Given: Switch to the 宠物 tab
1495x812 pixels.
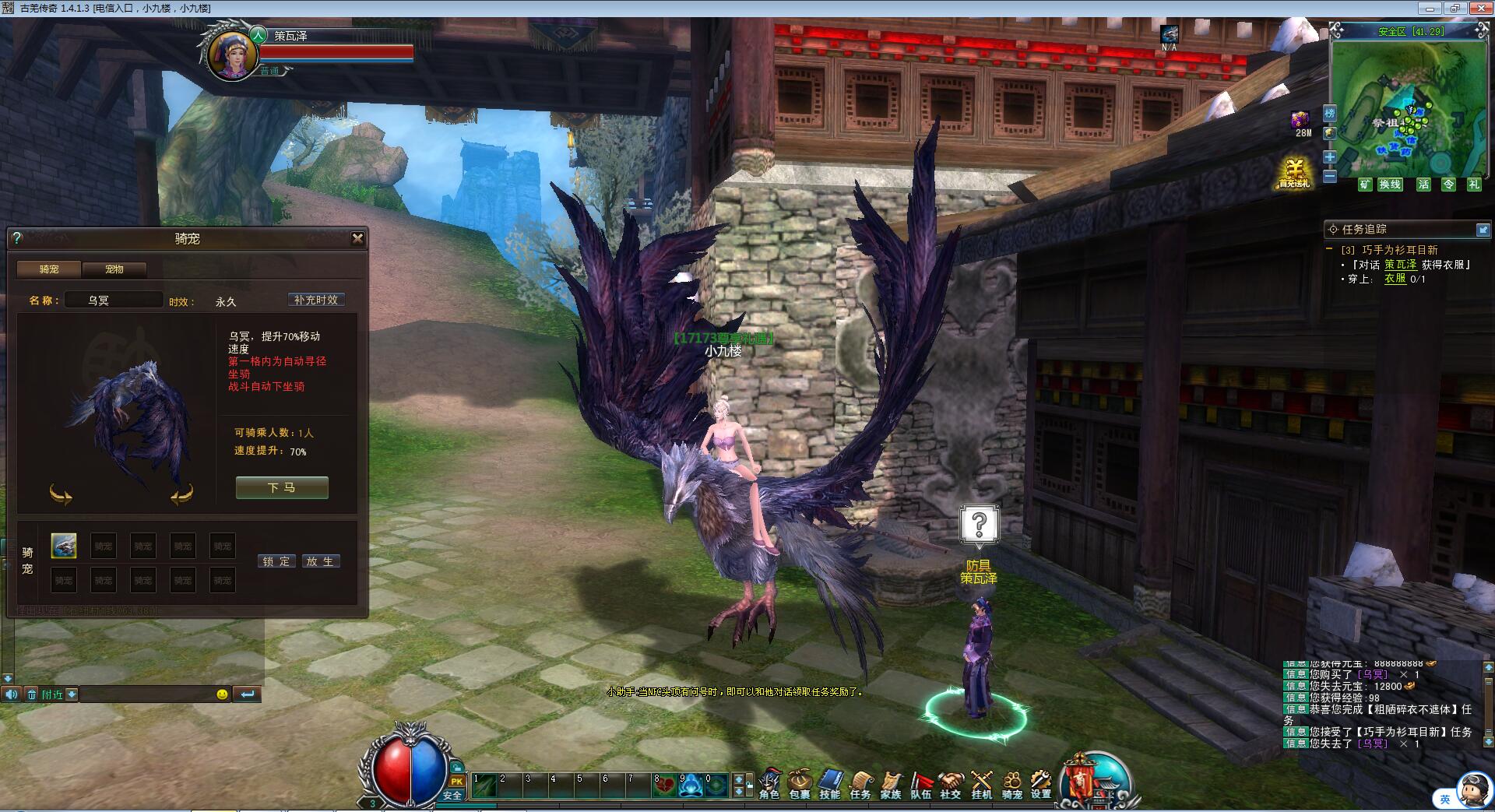Looking at the screenshot, I should 114,269.
